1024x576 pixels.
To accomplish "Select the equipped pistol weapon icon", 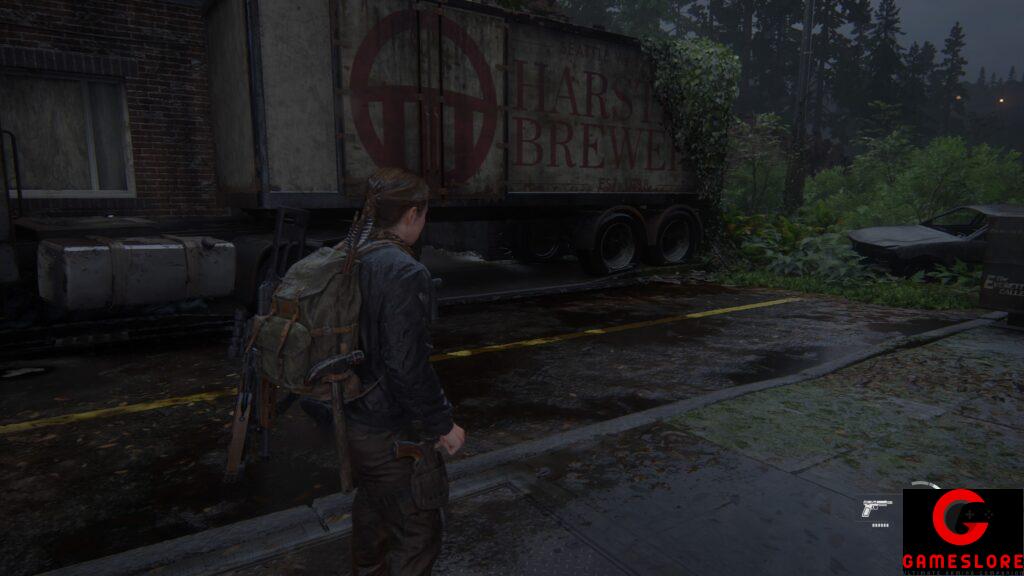I will point(876,508).
